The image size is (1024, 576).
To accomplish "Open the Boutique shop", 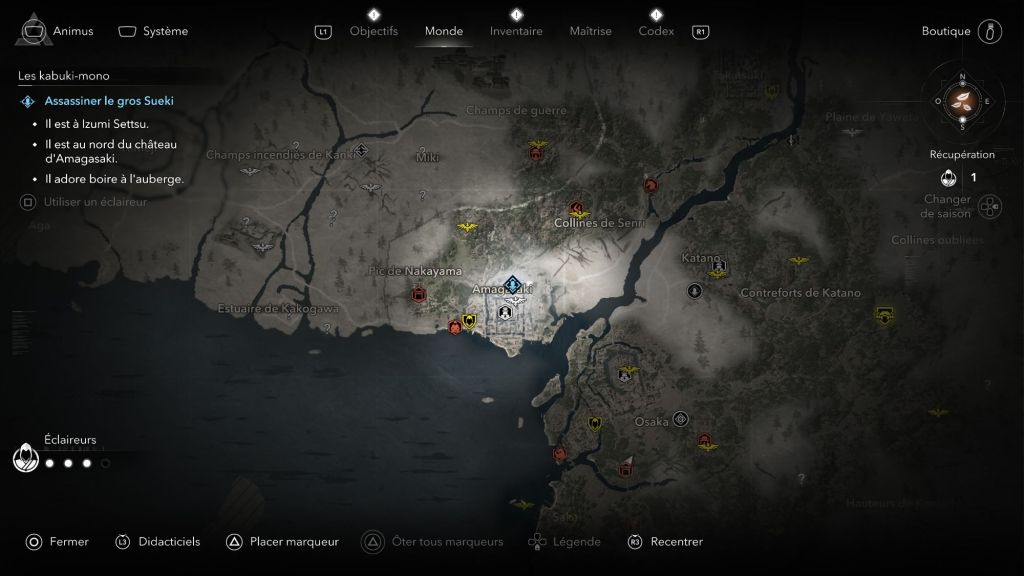I will (x=946, y=31).
